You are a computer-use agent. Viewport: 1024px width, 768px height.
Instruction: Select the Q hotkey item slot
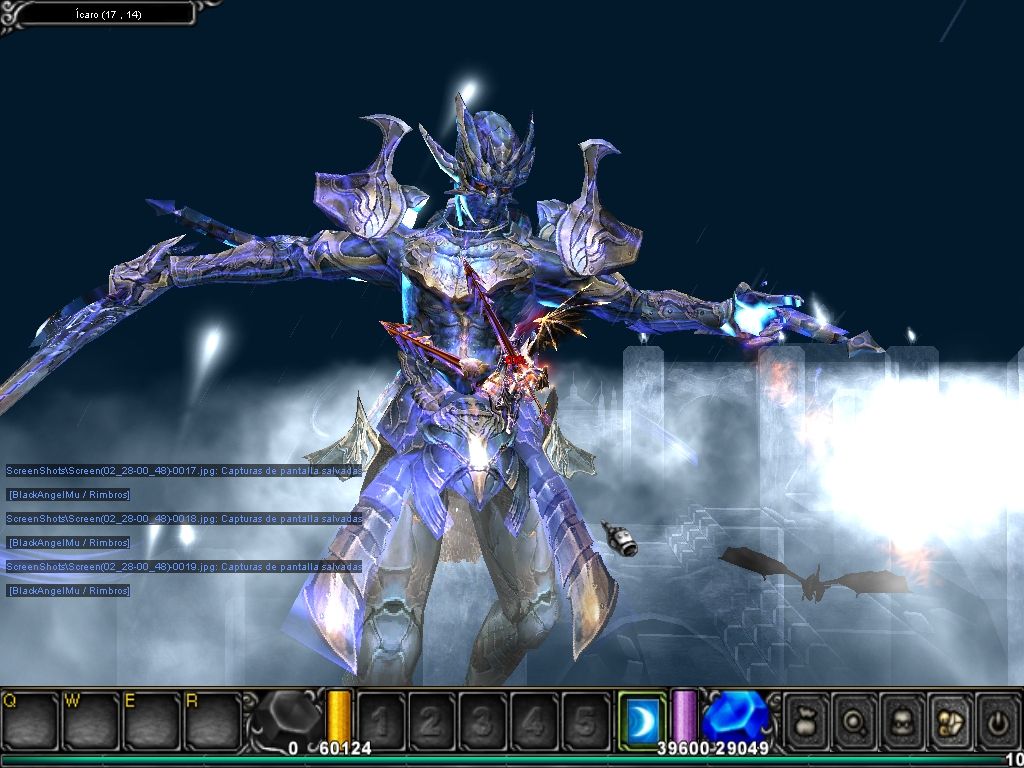(x=30, y=719)
